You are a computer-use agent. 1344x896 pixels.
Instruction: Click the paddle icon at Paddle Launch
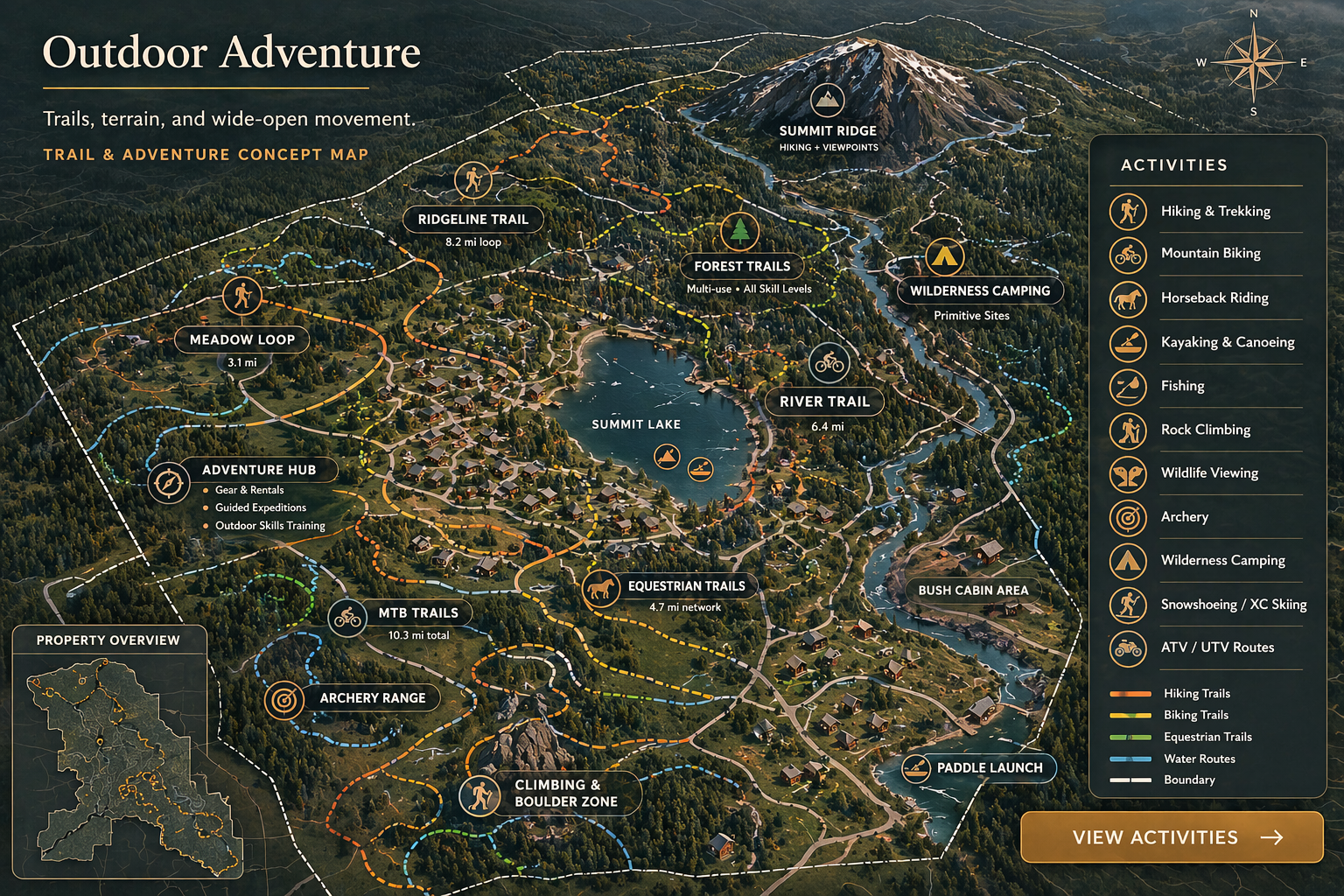(x=917, y=767)
